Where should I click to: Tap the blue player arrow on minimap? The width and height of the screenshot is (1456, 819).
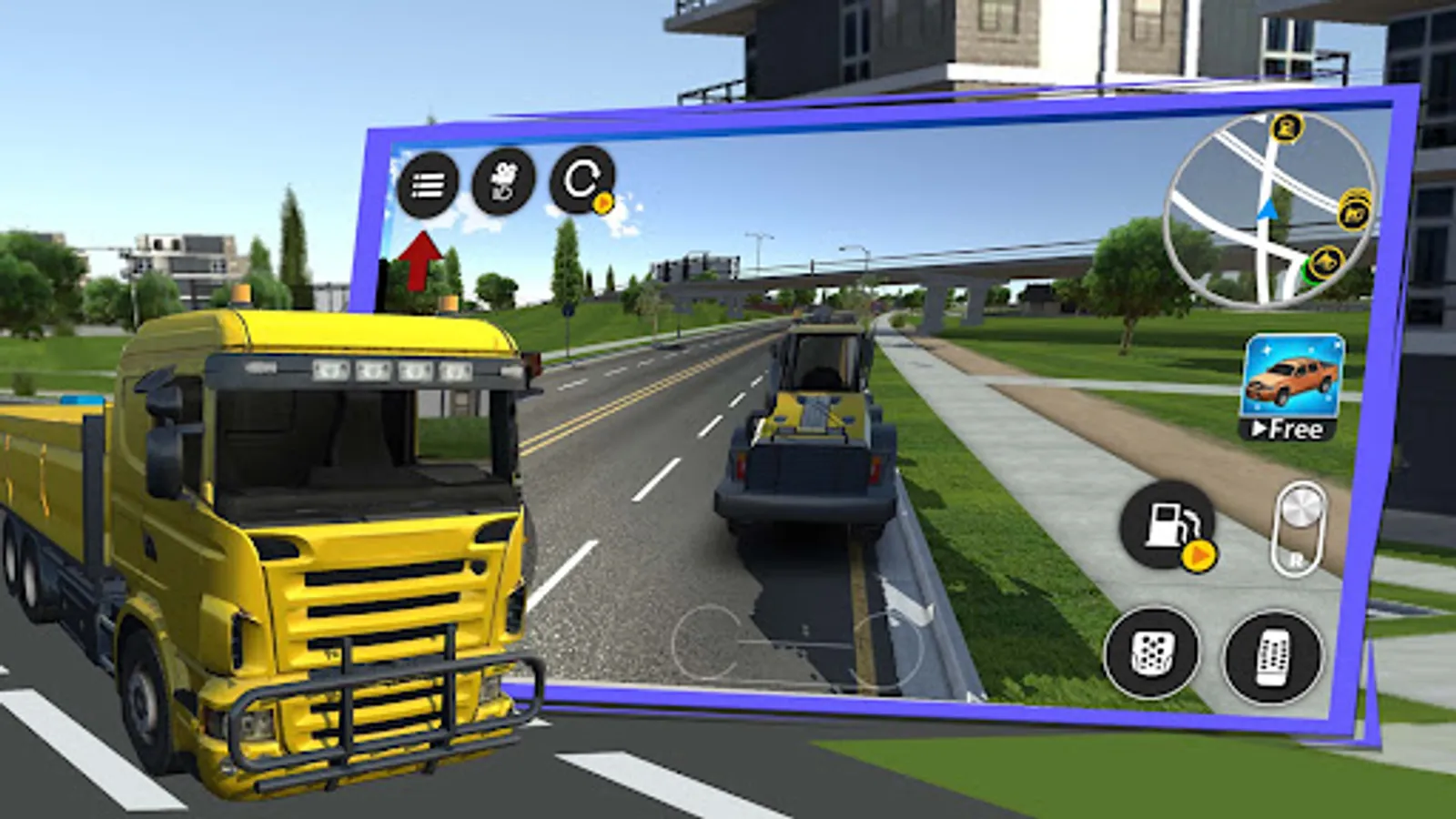coord(1268,210)
